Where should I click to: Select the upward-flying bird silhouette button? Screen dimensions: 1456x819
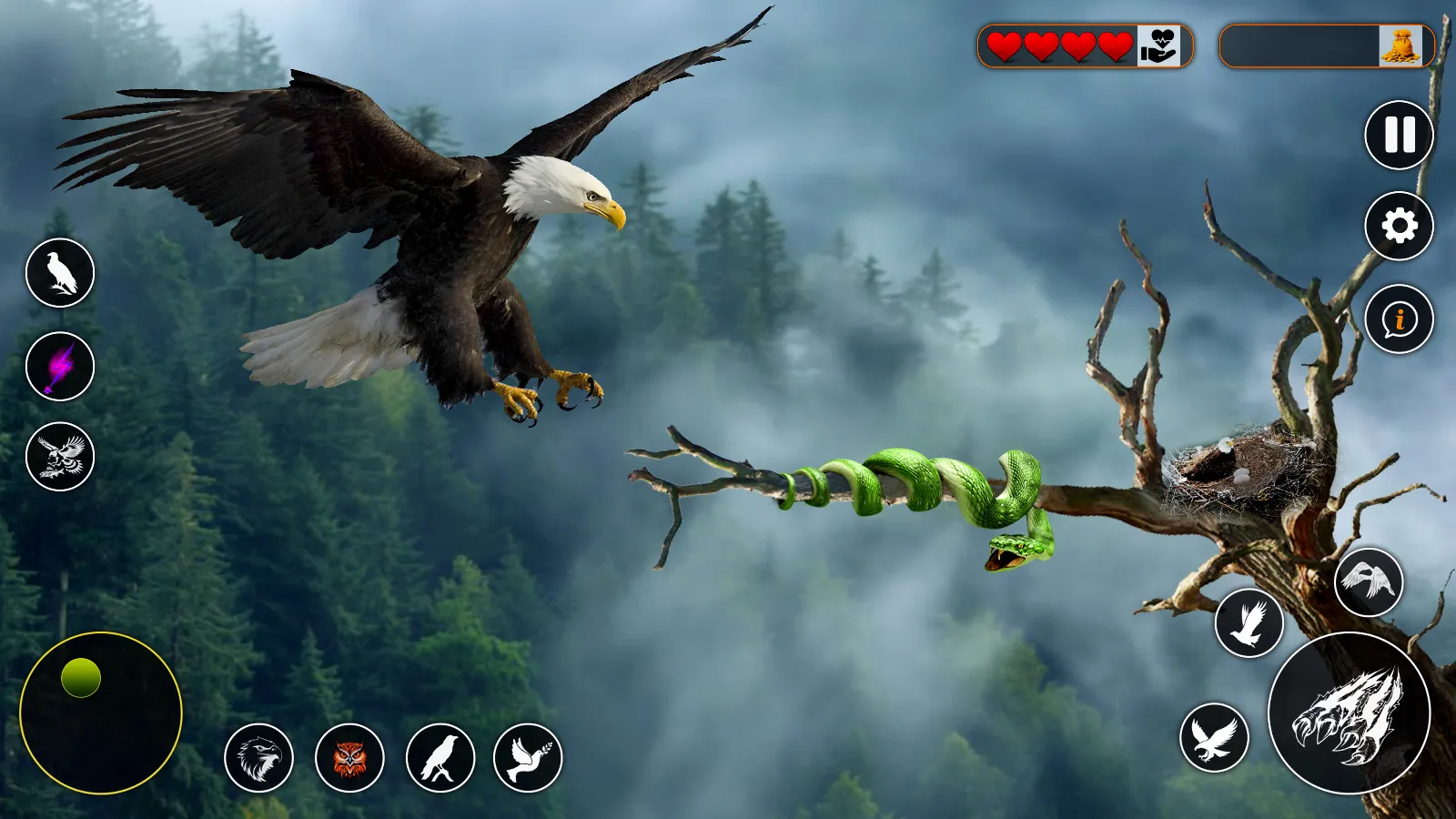coord(1249,623)
